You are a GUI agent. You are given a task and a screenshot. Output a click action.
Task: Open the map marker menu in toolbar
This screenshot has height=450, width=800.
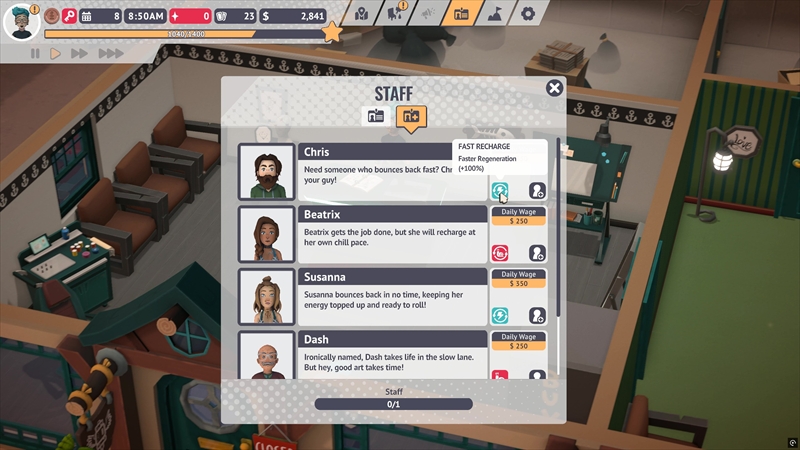pos(362,14)
